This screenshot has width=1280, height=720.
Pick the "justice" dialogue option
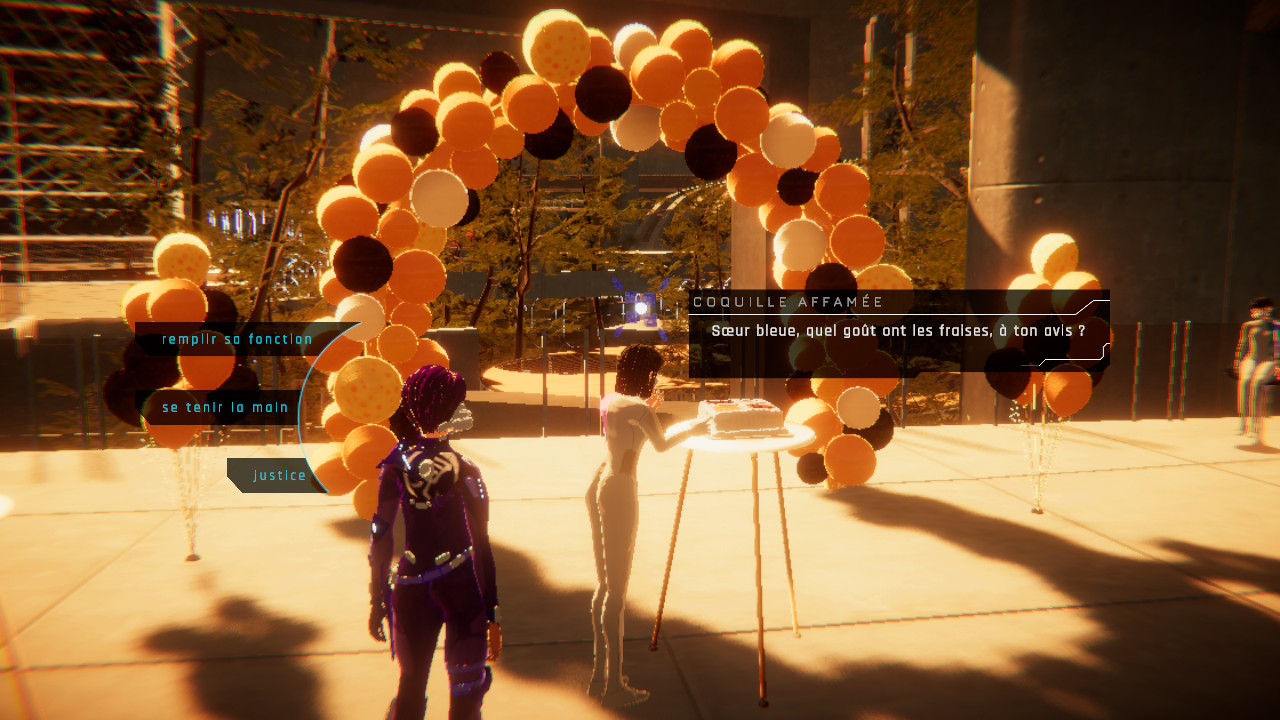point(279,476)
